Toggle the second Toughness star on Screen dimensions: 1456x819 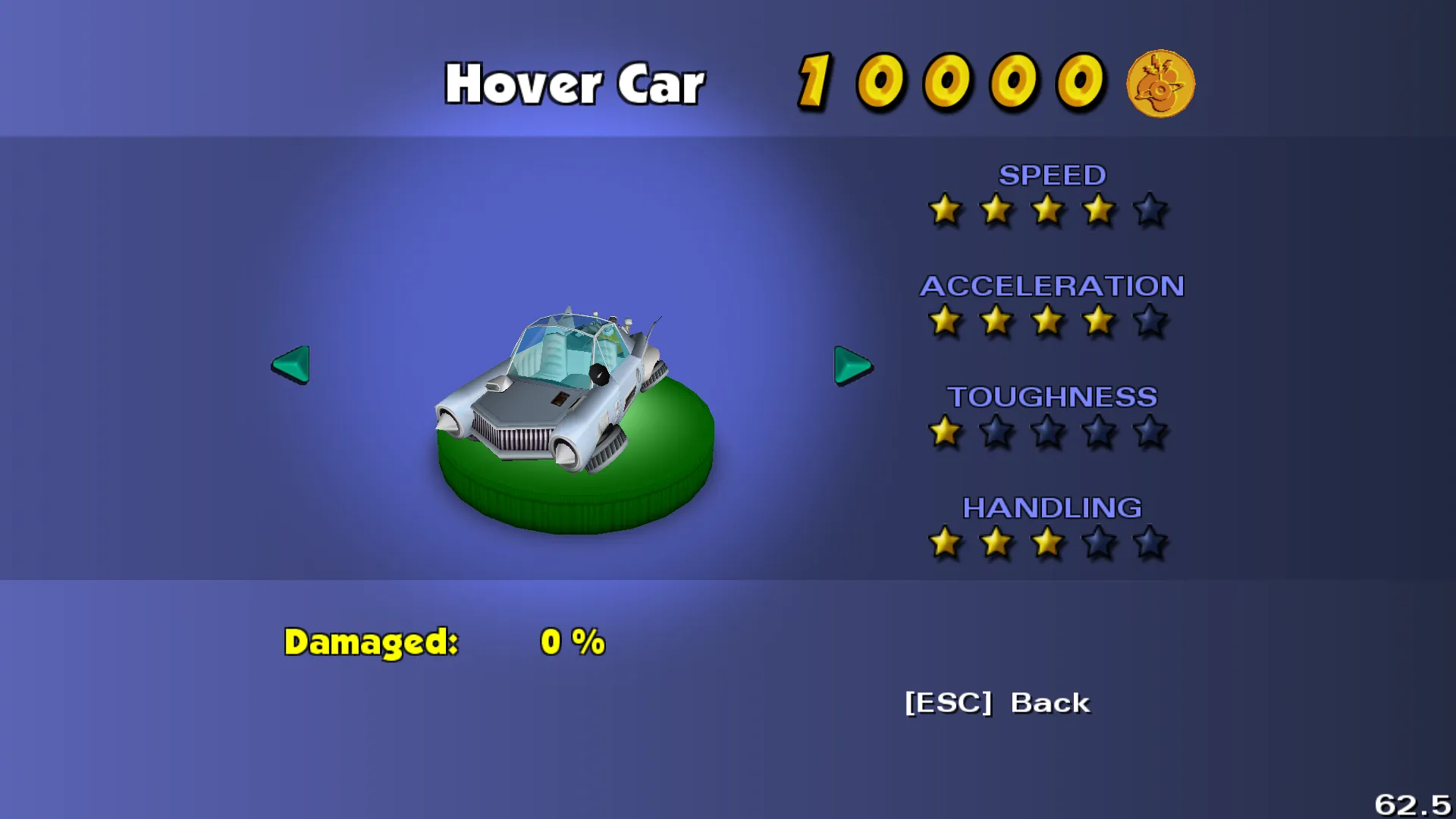pyautogui.click(x=996, y=432)
